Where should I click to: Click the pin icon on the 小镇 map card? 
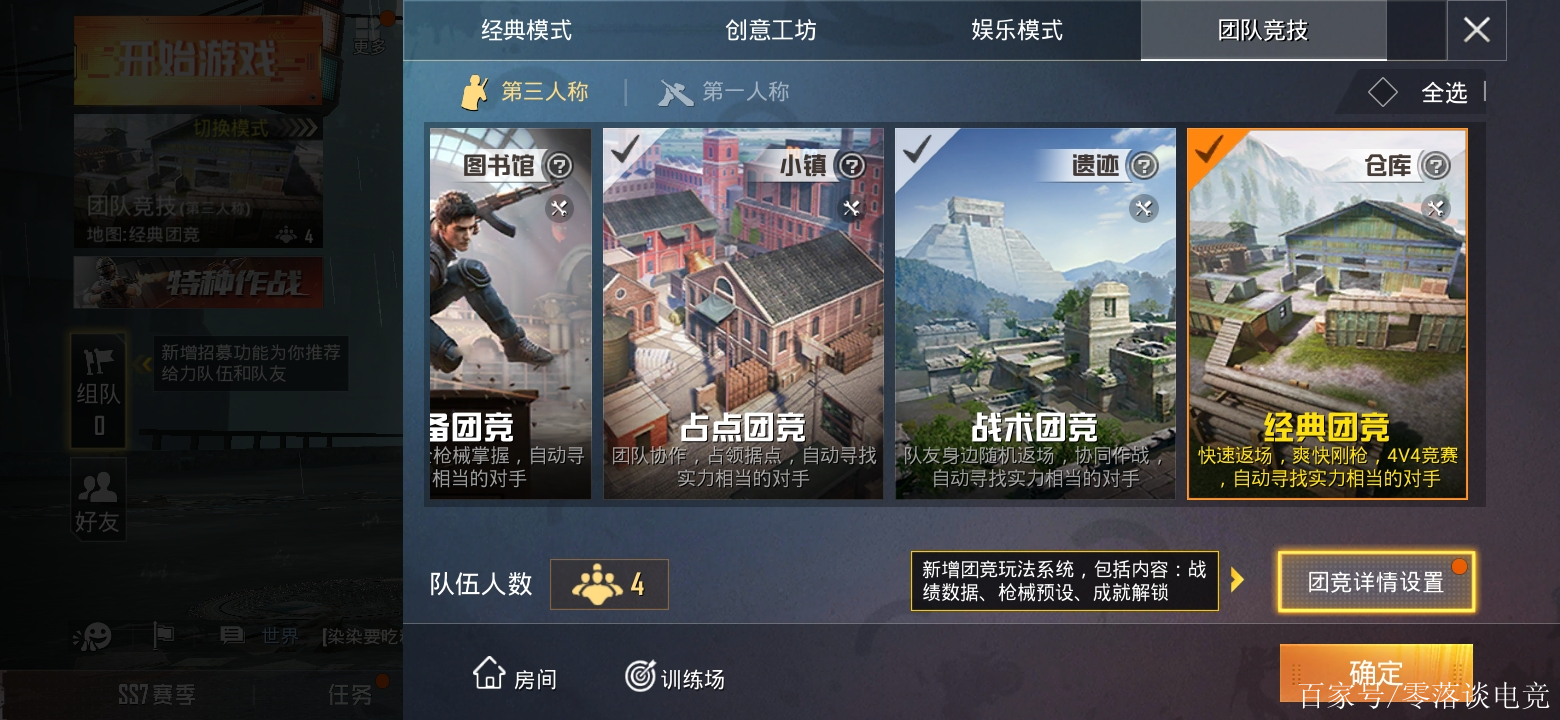coord(853,208)
